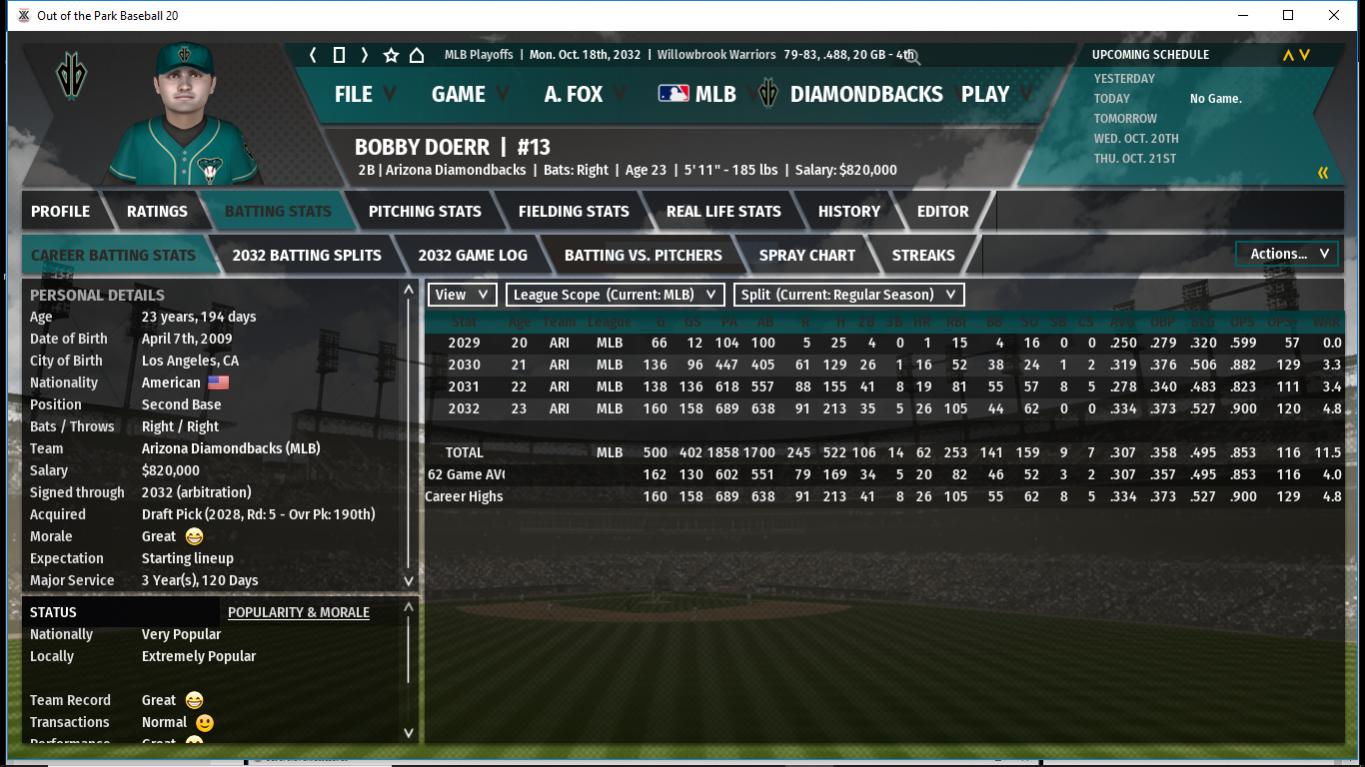Viewport: 1365px width, 767px height.
Task: Open the player EDITOR tab
Action: [943, 211]
